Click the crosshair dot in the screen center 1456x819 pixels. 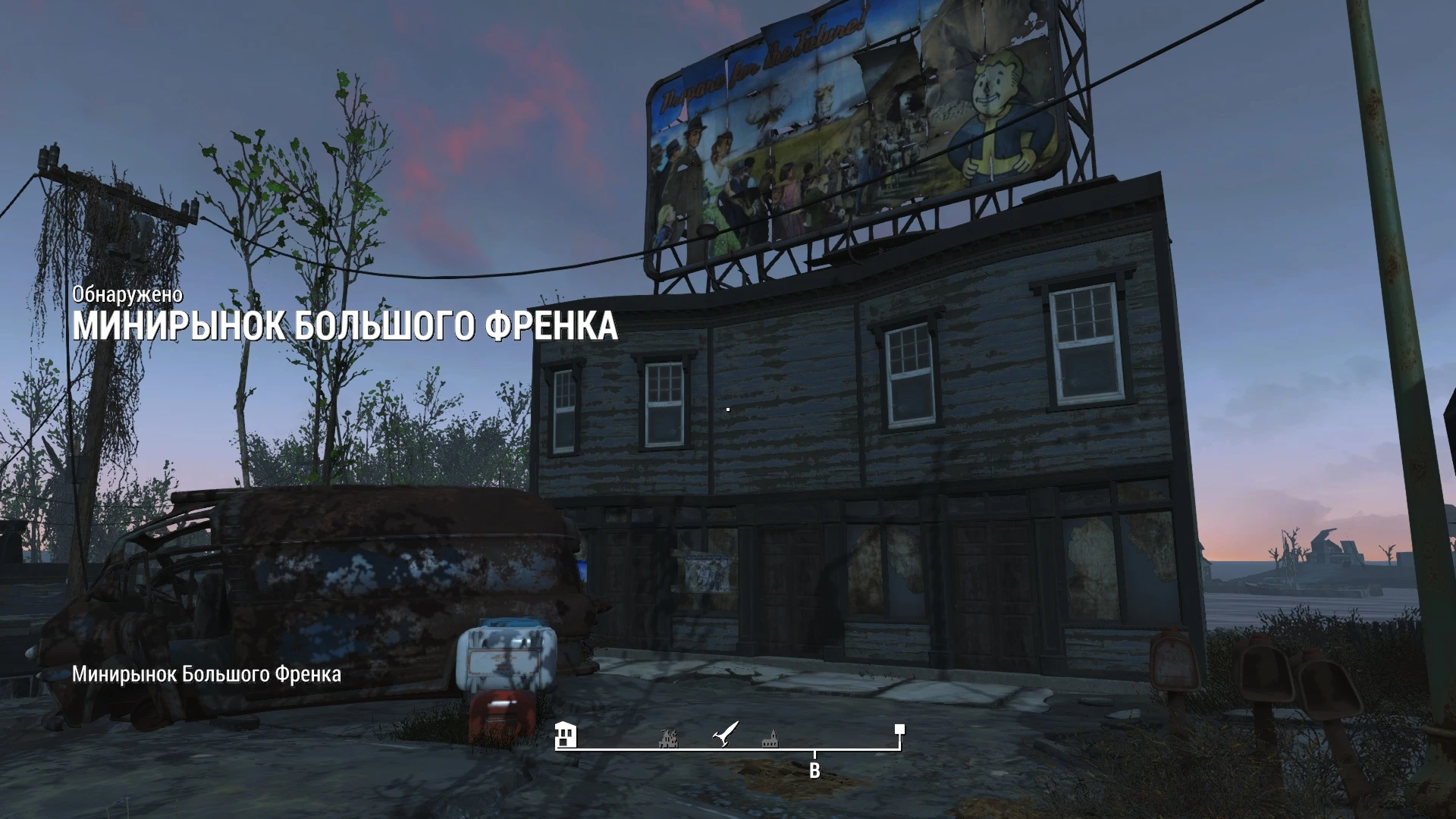(x=727, y=409)
